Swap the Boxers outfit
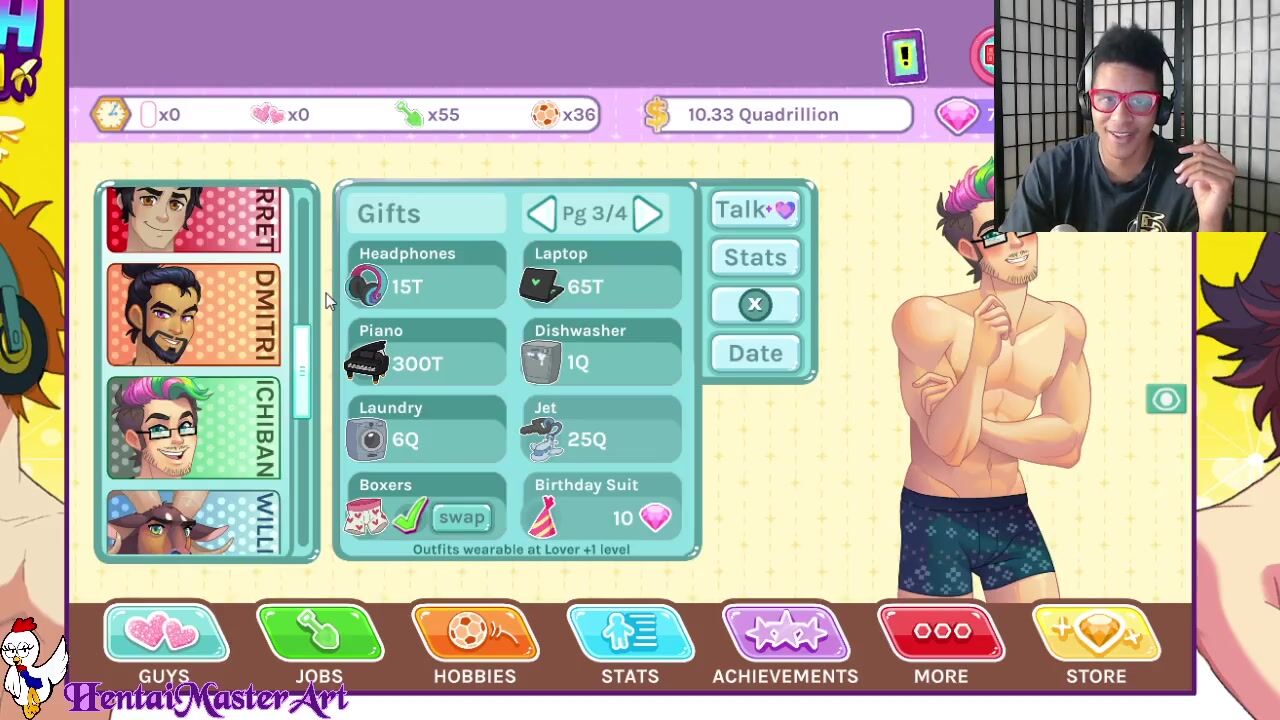The height and width of the screenshot is (720, 1280). (x=462, y=517)
